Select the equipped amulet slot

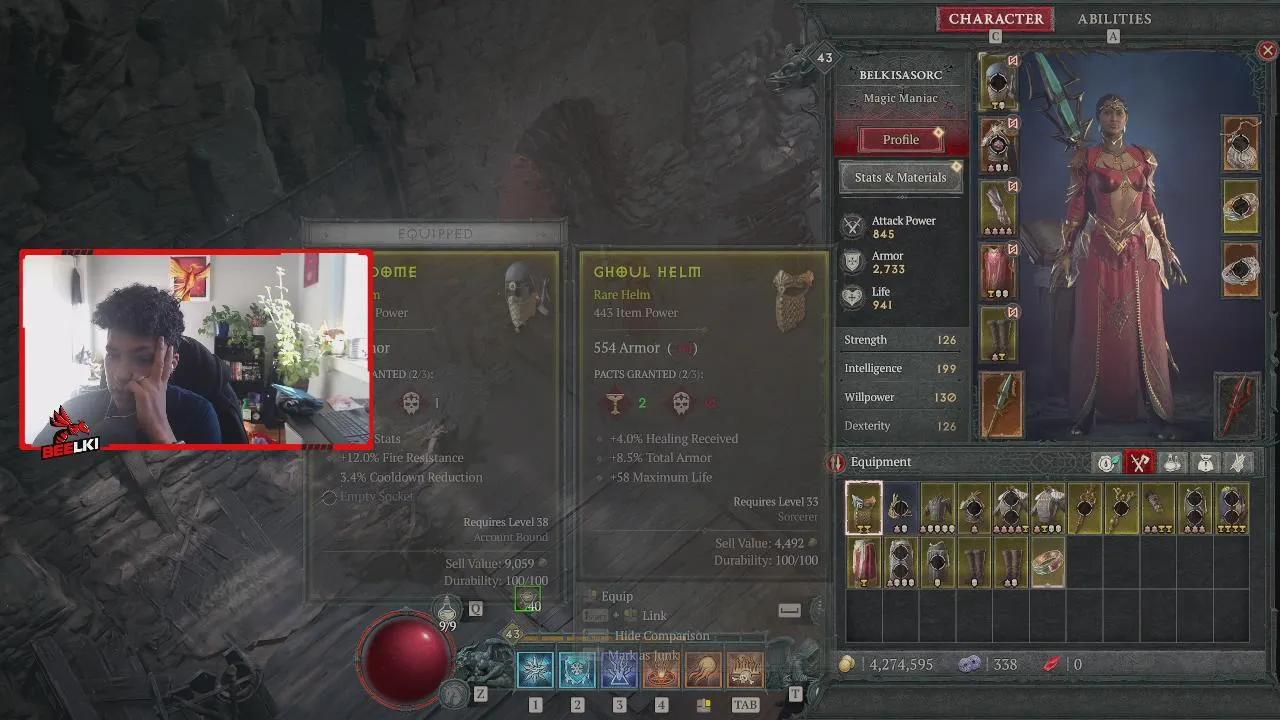point(1241,144)
